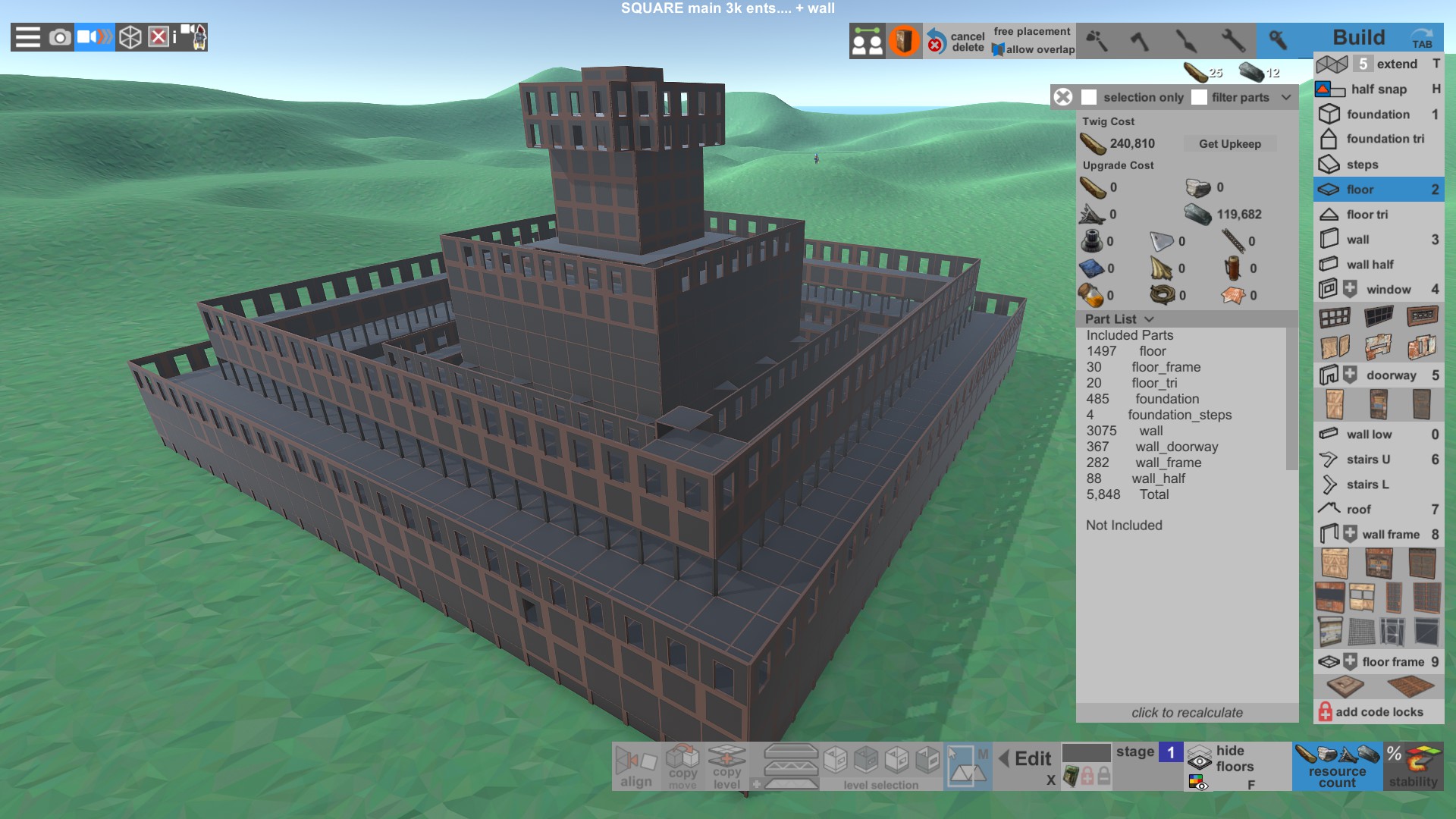Click the cancel delete button

955,42
